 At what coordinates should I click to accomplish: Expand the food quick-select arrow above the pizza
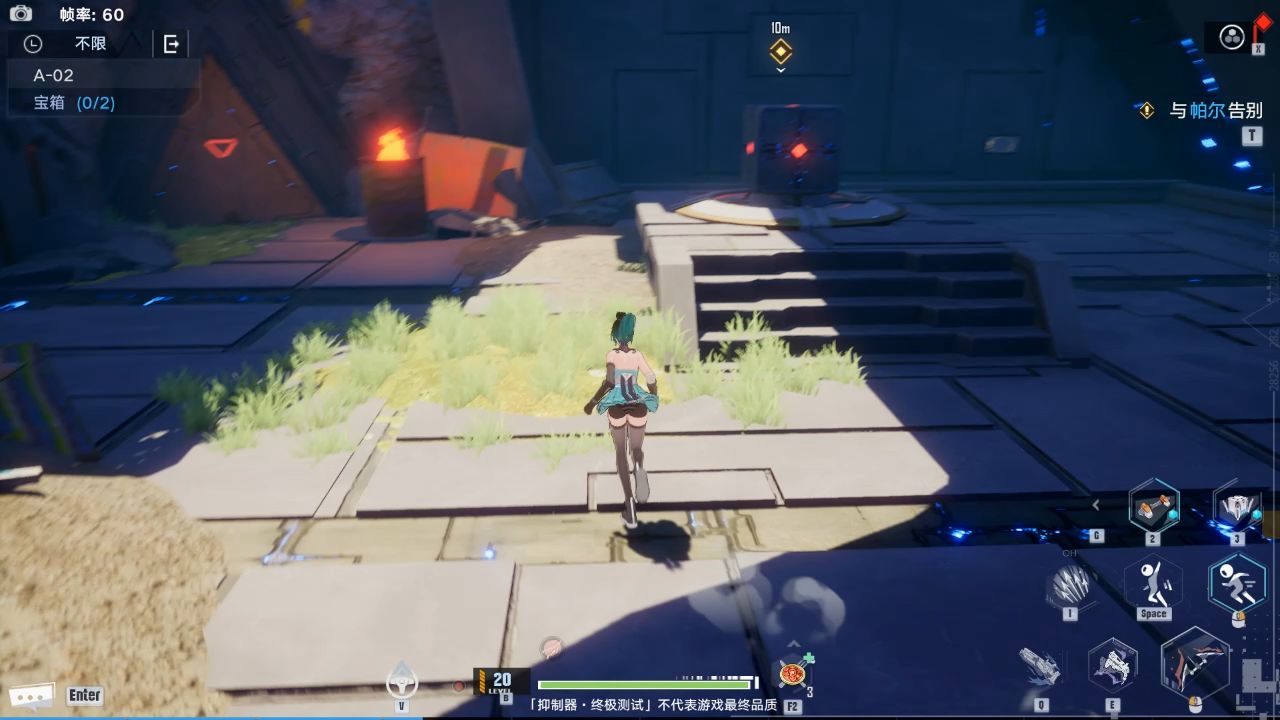click(x=794, y=645)
